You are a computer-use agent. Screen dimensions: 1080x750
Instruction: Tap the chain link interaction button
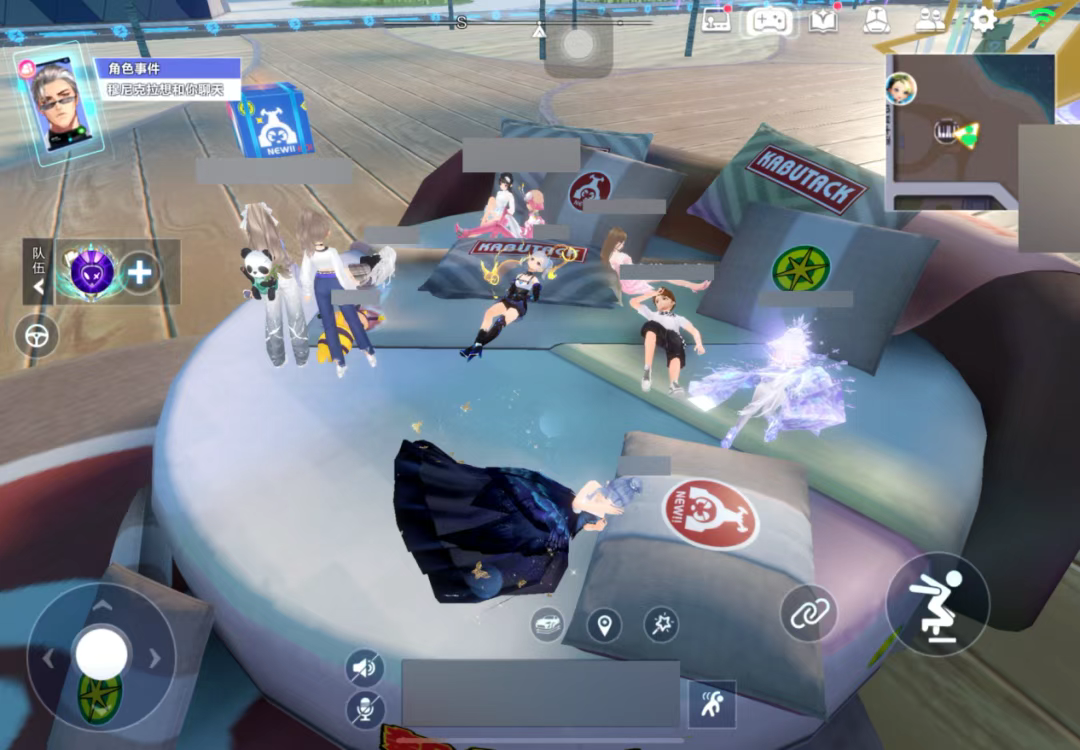(x=808, y=613)
